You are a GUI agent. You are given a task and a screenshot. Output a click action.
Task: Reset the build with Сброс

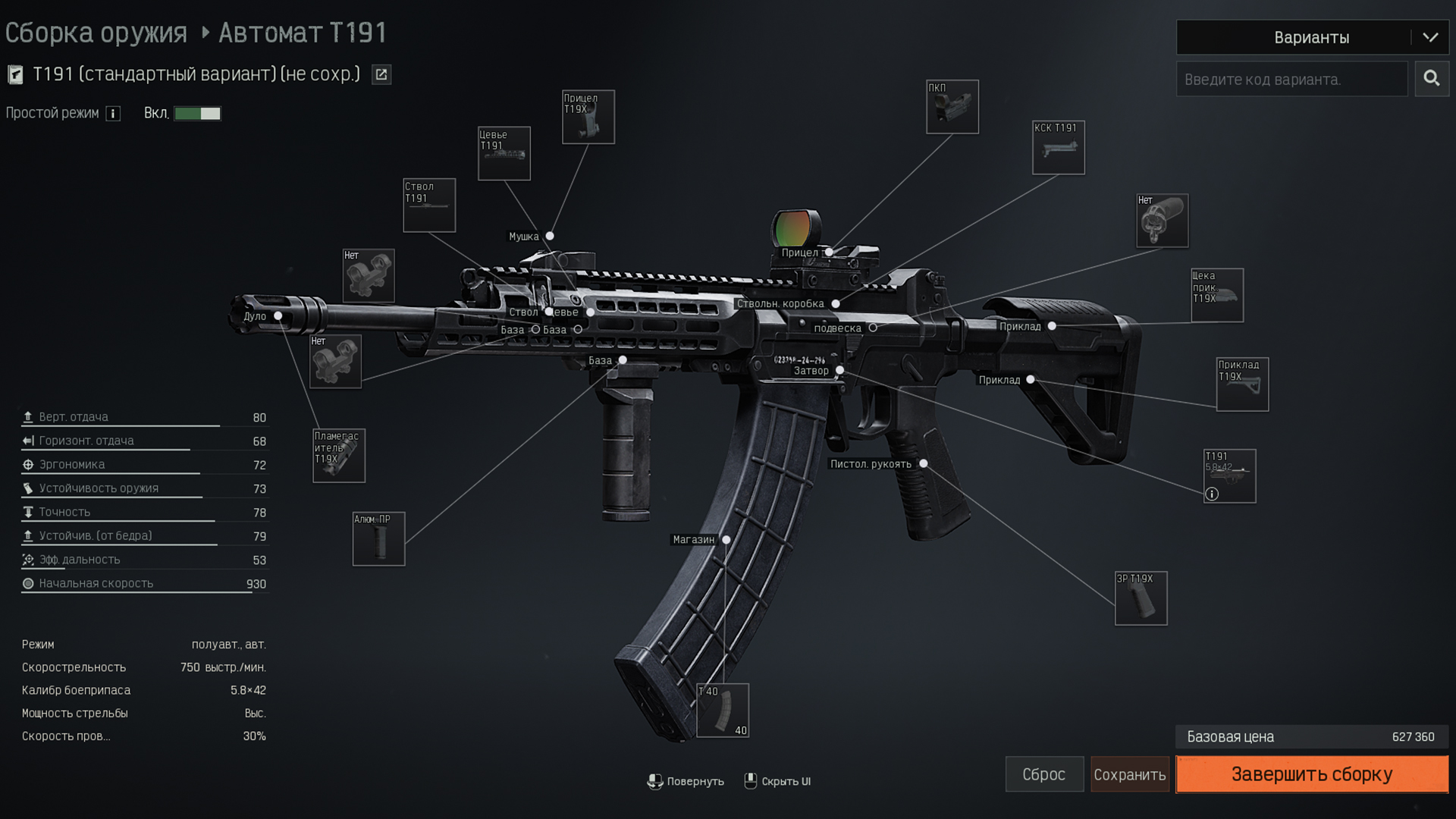(1043, 774)
